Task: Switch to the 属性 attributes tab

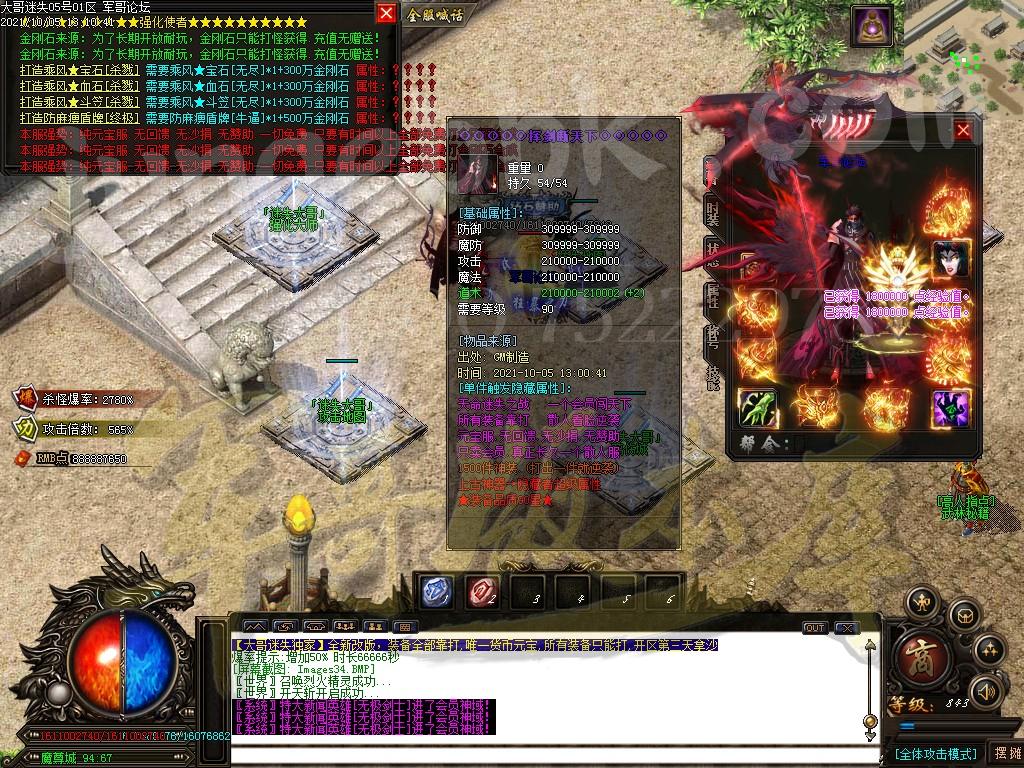Action: [x=713, y=296]
